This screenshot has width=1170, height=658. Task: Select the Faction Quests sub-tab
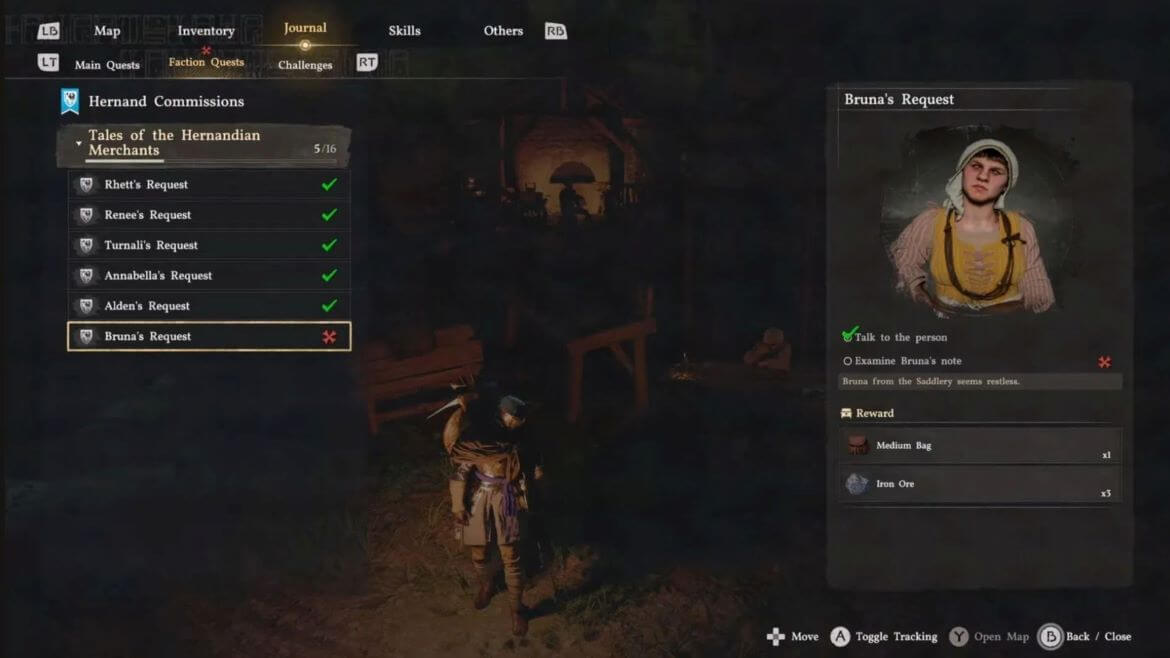pos(206,63)
